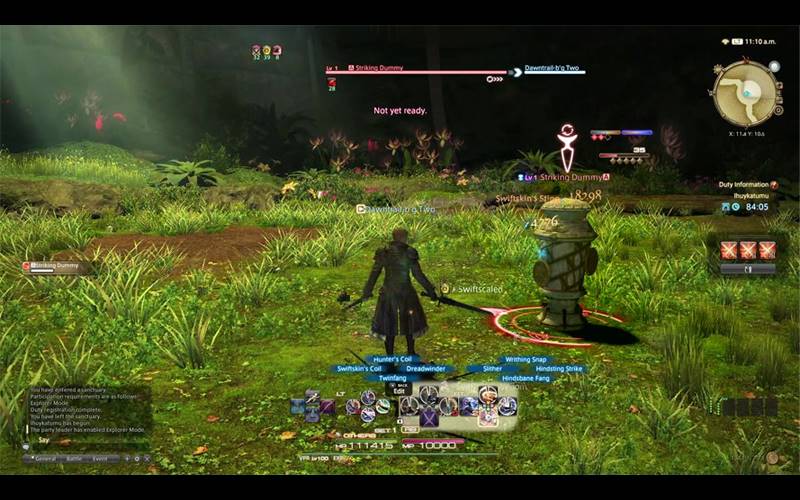Switch to the Event chat tab
800x500 pixels.
(100, 459)
